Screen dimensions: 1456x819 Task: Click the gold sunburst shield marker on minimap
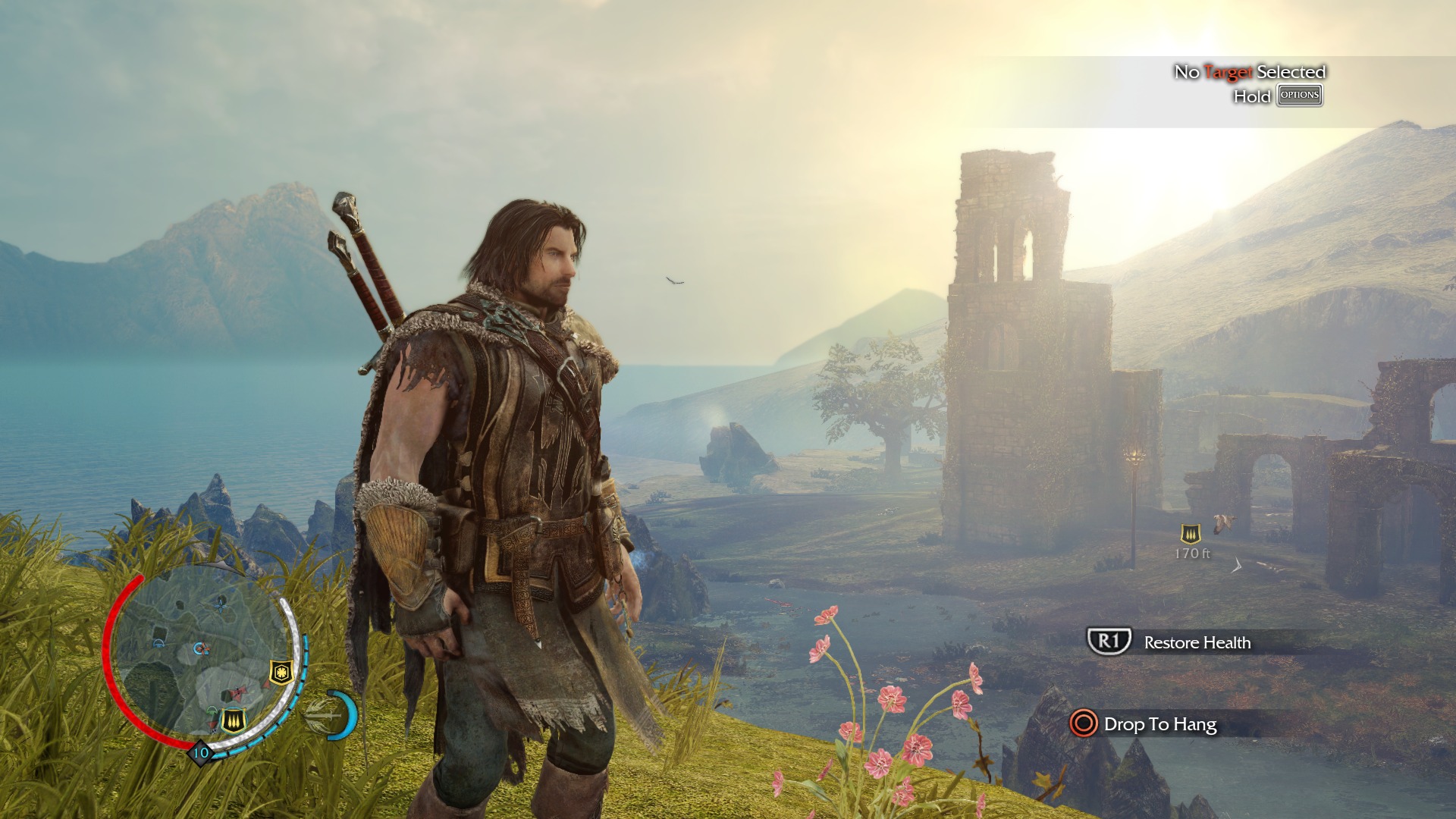pos(281,672)
